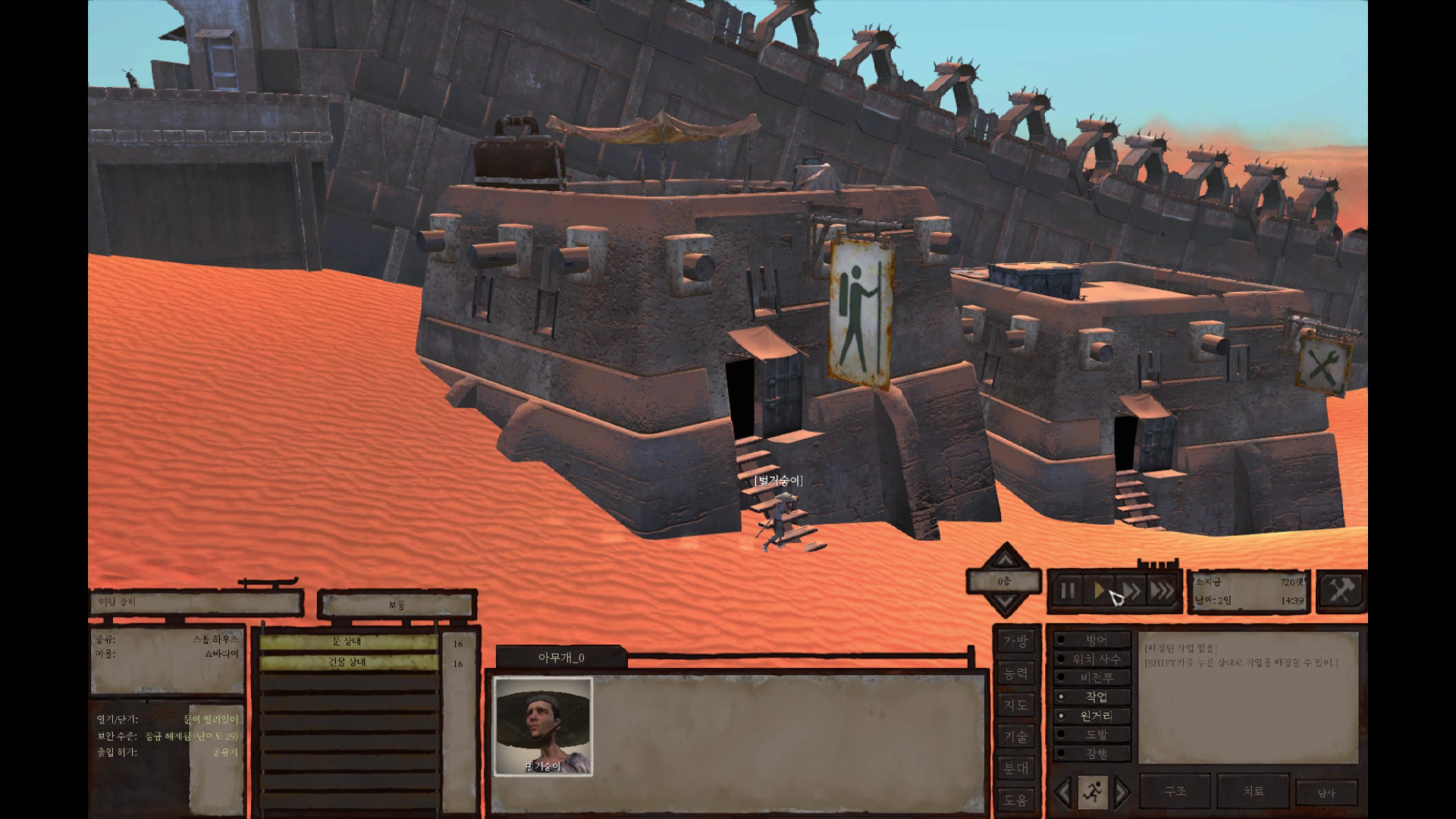Open the 가방 (bag) inventory
1456x819 pixels.
click(1015, 642)
